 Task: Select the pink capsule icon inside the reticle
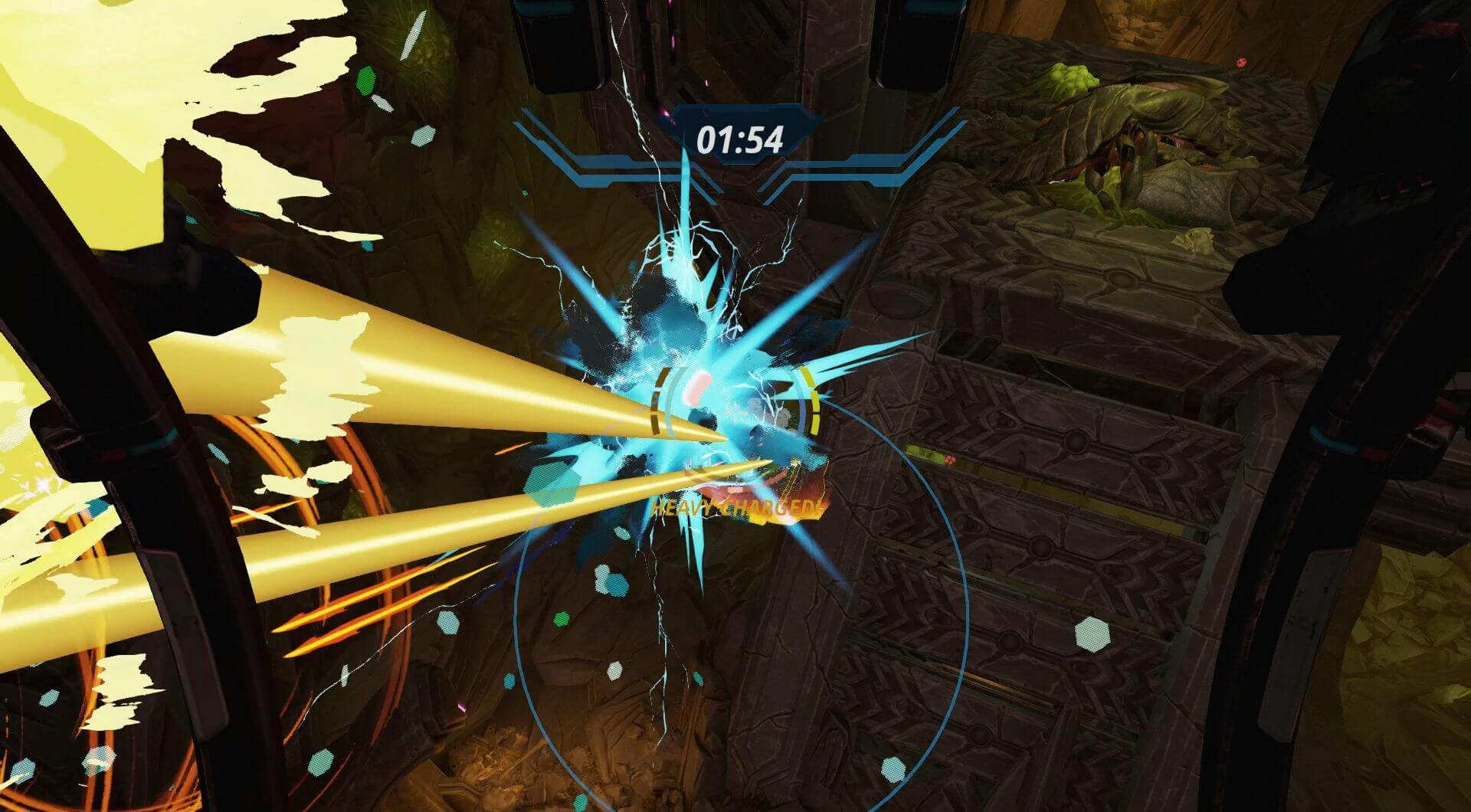[697, 388]
